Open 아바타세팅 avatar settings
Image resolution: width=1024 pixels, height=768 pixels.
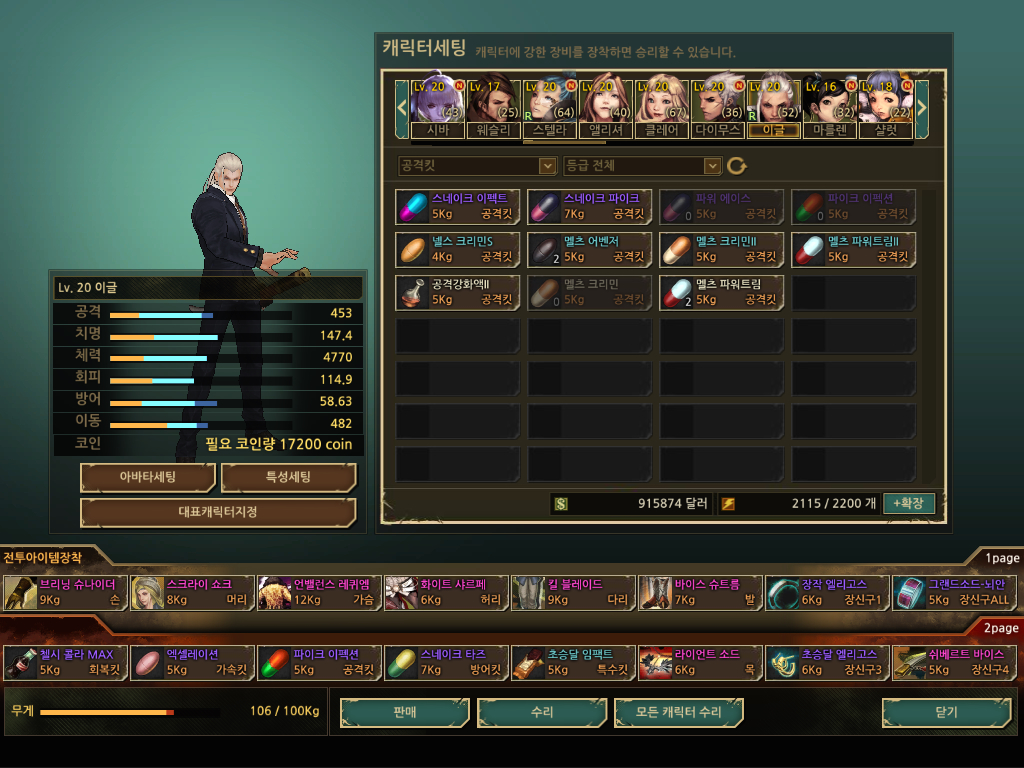click(148, 477)
